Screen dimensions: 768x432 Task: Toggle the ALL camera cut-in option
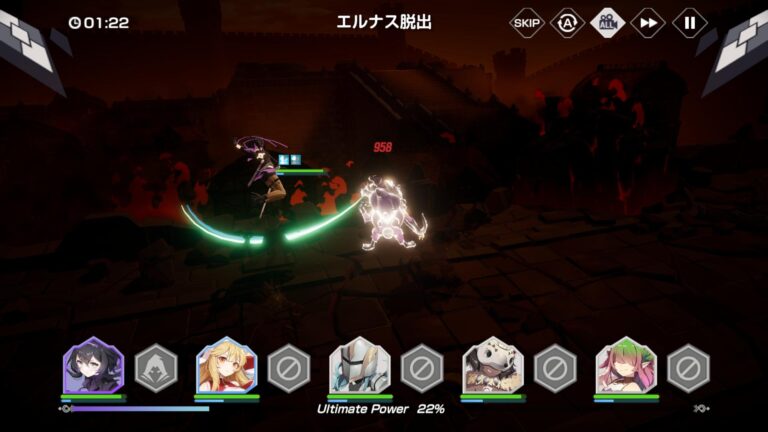tap(607, 22)
